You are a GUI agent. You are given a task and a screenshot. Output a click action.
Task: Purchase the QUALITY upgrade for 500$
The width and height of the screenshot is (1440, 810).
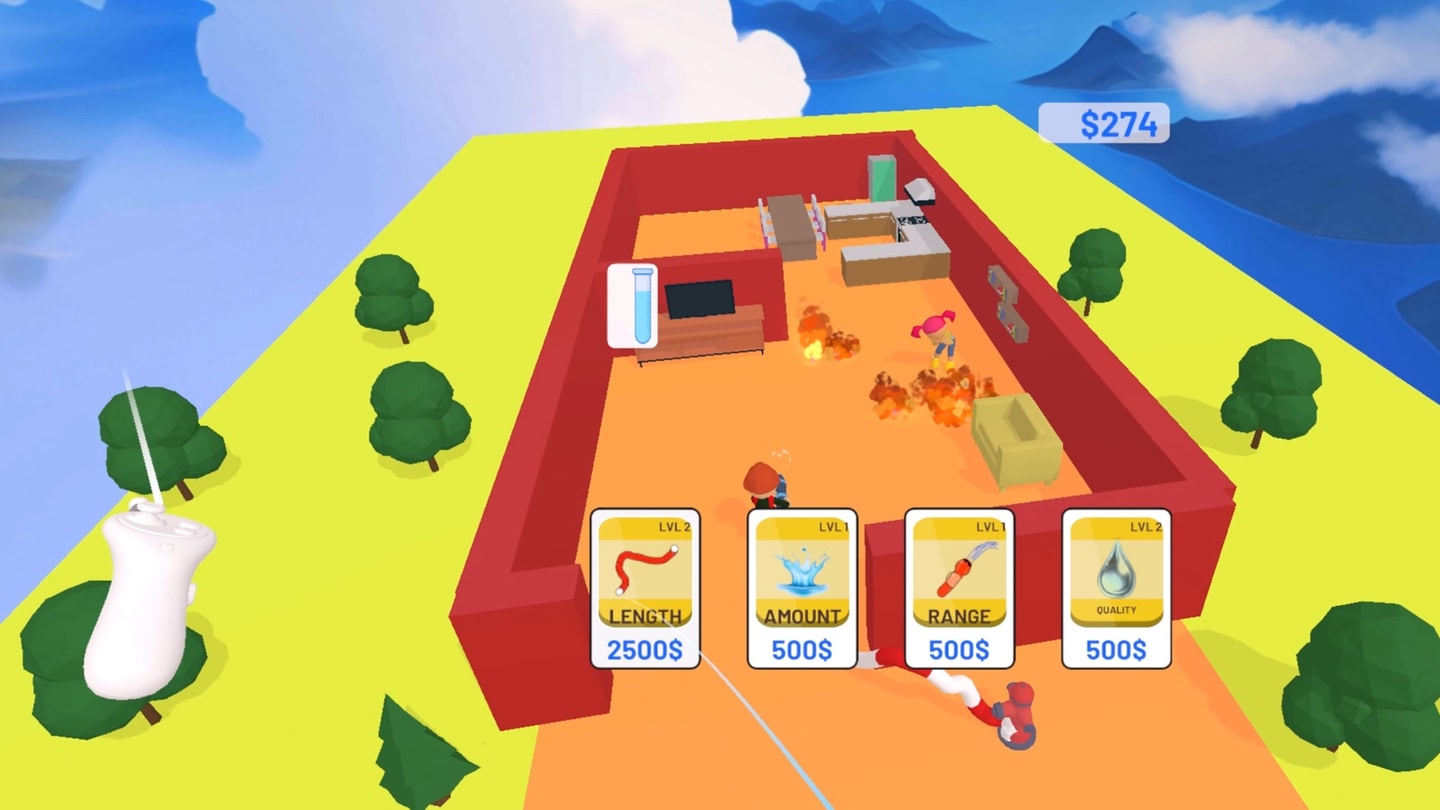(1113, 652)
